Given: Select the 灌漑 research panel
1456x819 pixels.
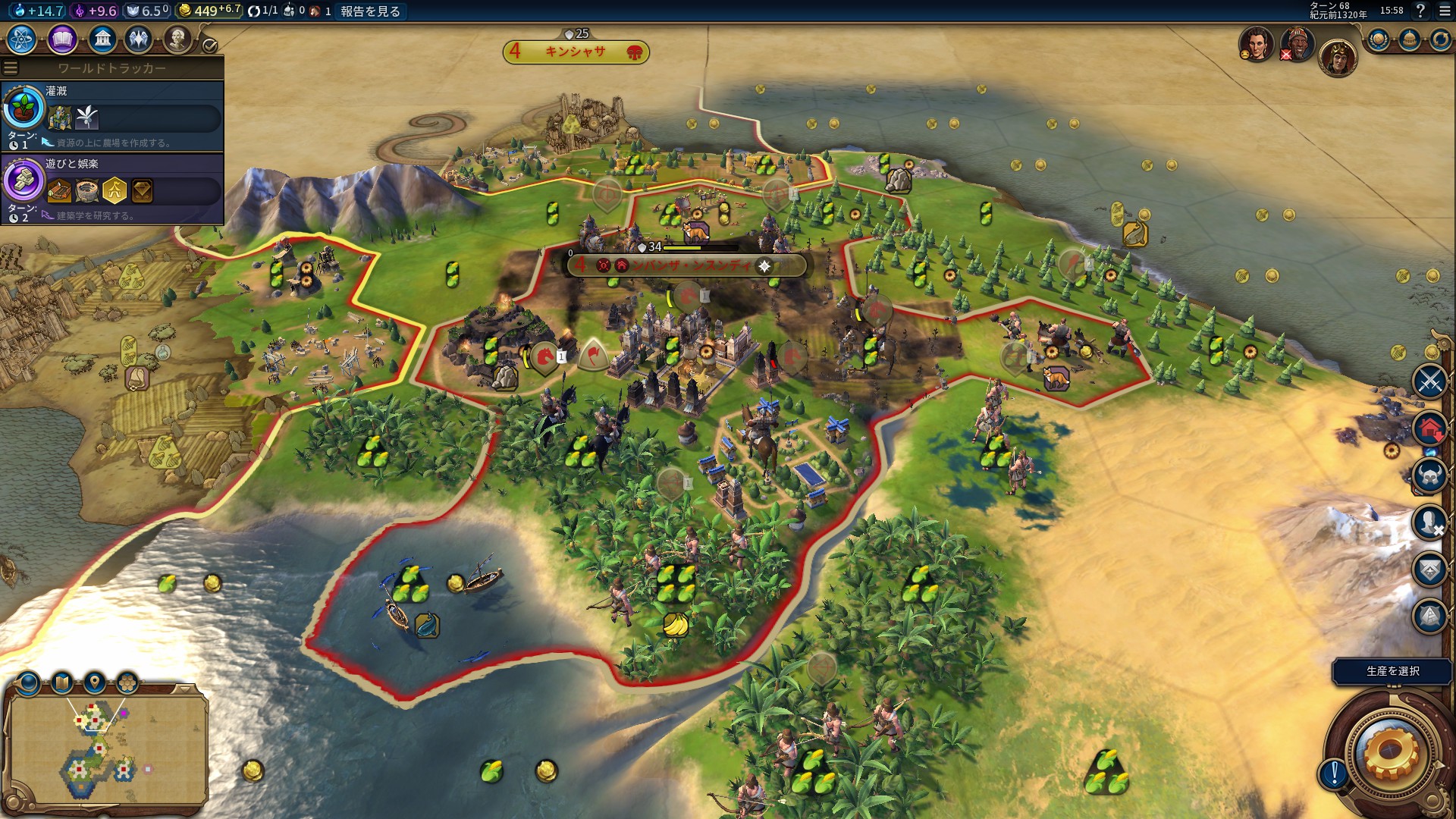Looking at the screenshot, I should [x=112, y=116].
